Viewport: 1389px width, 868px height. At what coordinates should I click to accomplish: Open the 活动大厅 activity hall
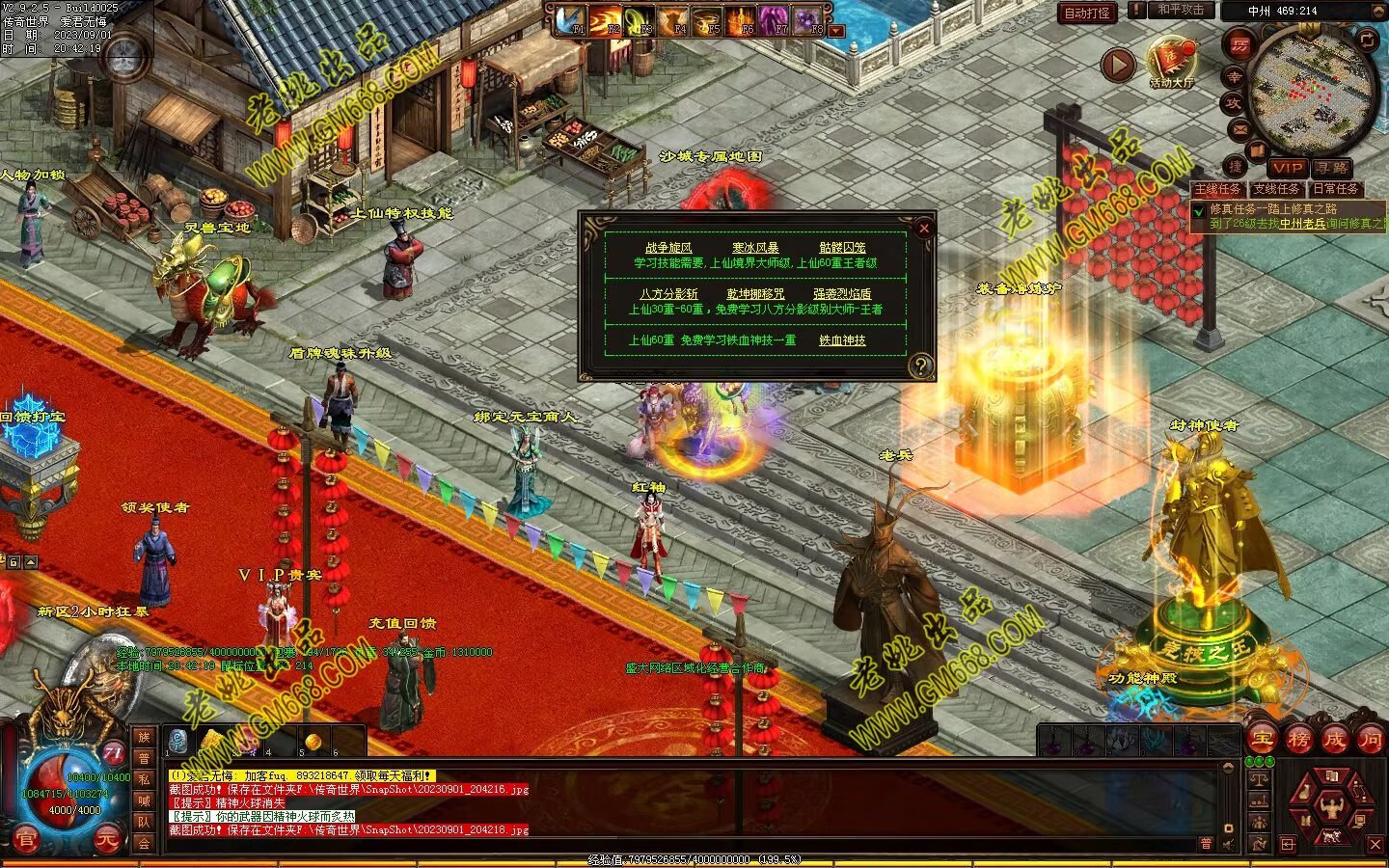coord(1171,62)
